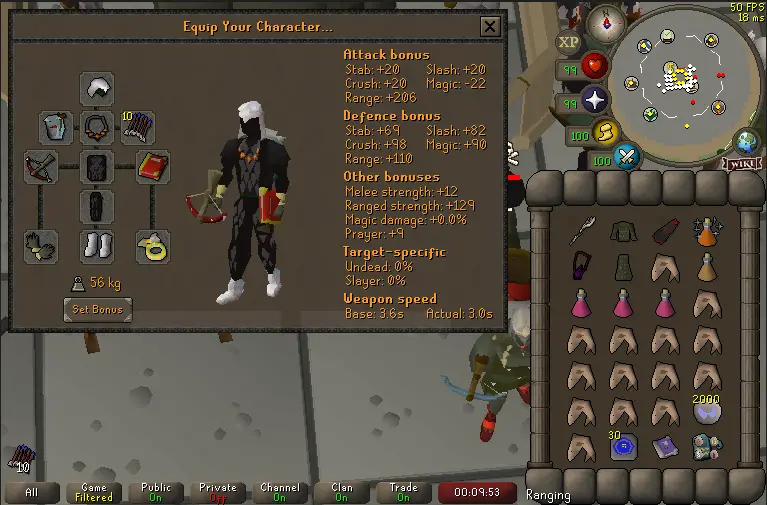767x505 pixels.
Task: Select the orange potion in the inventory
Action: pyautogui.click(x=707, y=233)
